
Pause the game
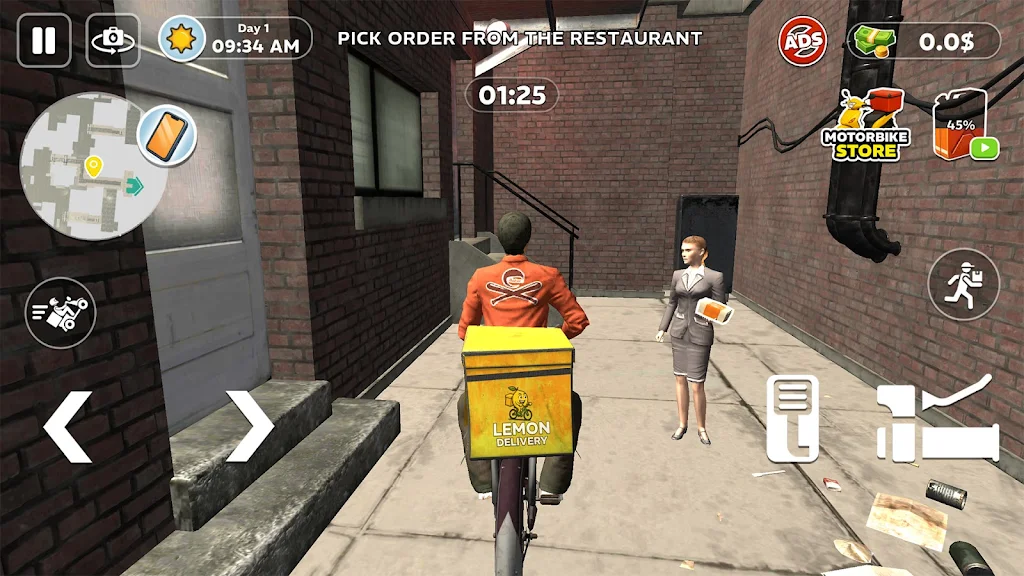[x=44, y=41]
